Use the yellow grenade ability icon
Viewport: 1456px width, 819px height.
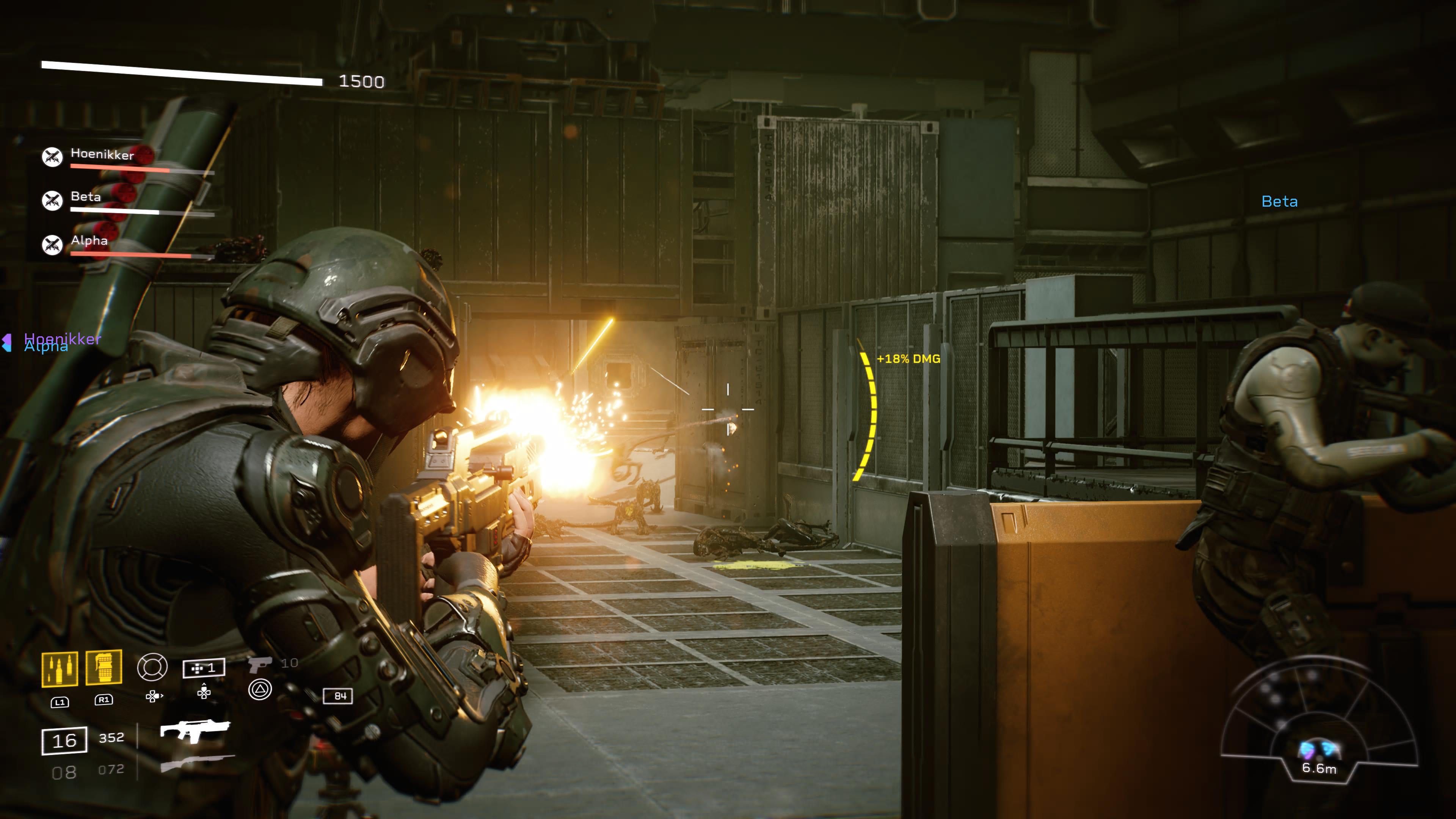(104, 667)
